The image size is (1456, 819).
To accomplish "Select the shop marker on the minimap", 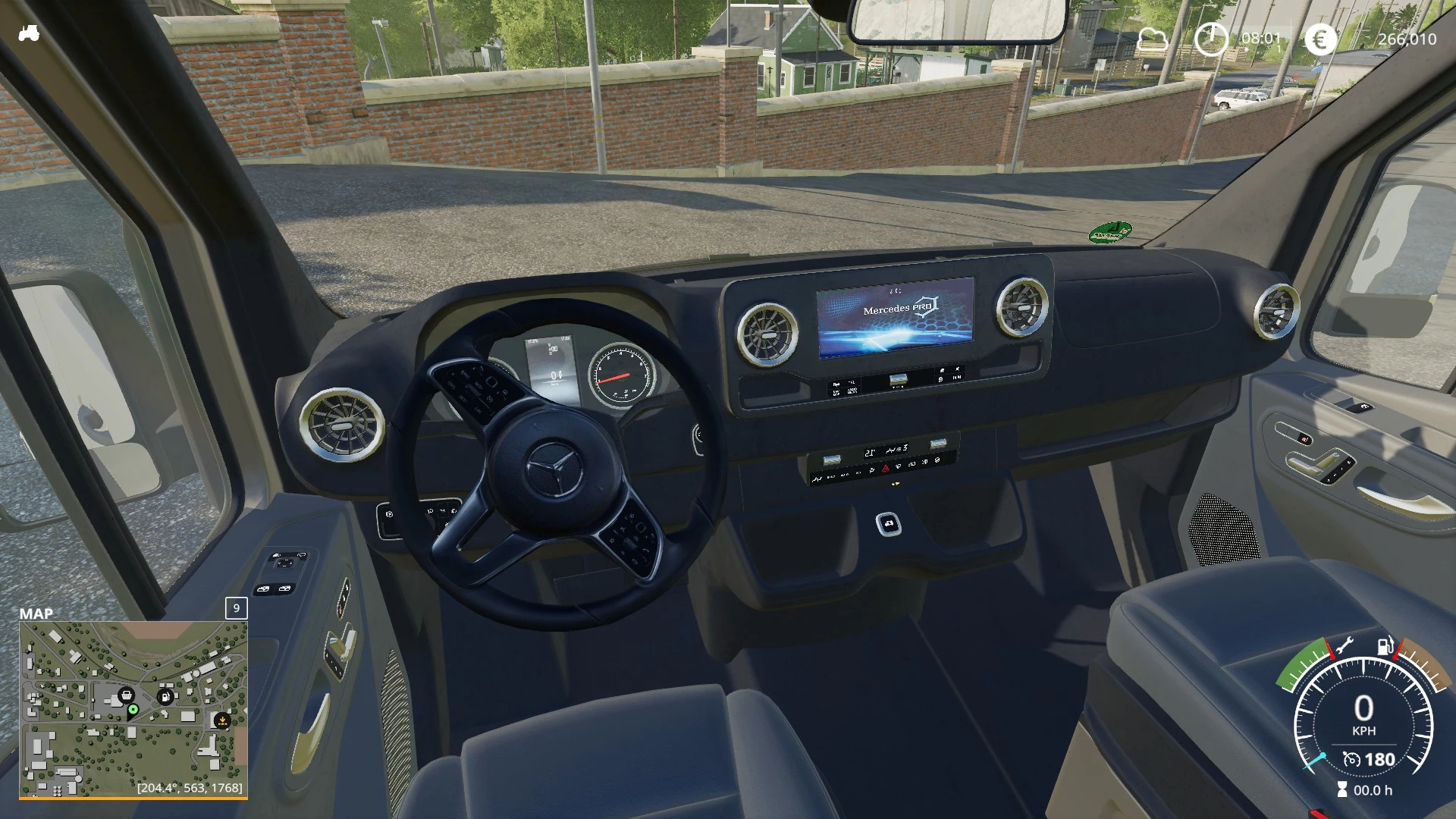I will coord(127,694).
